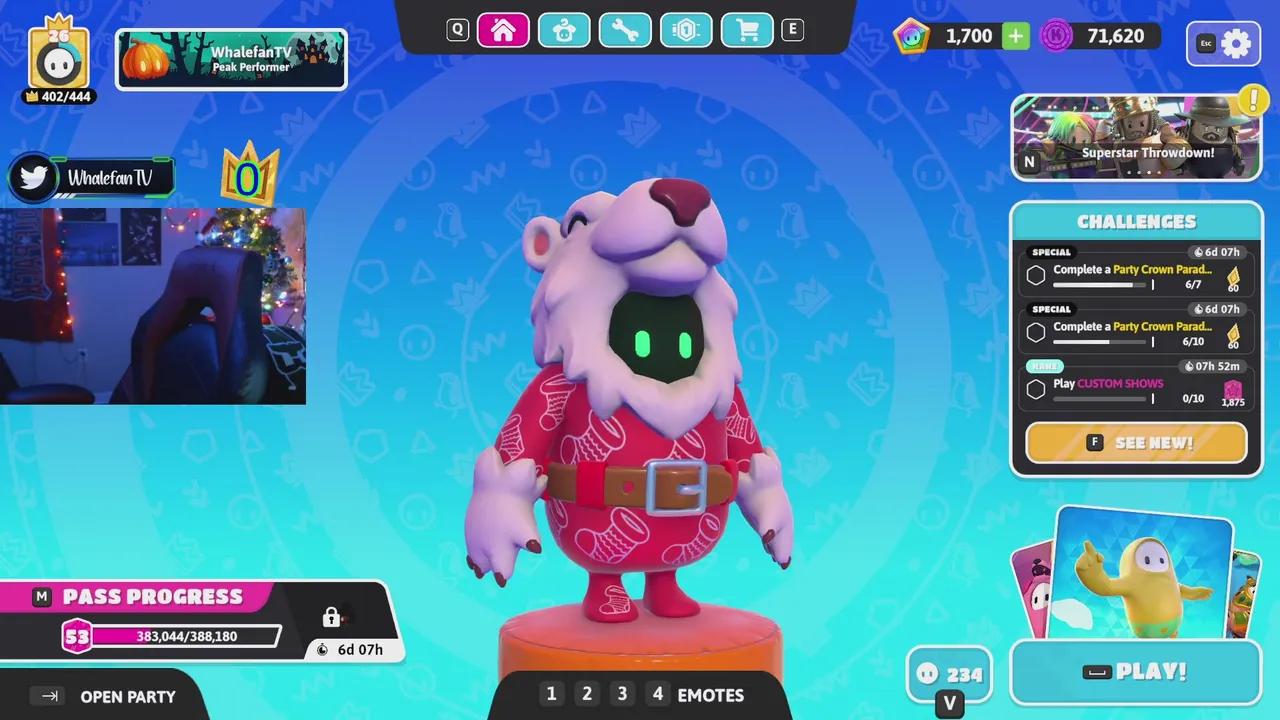This screenshot has height=720, width=1280.
Task: Click the Show-Bucks hexagon currency icon
Action: click(x=911, y=35)
